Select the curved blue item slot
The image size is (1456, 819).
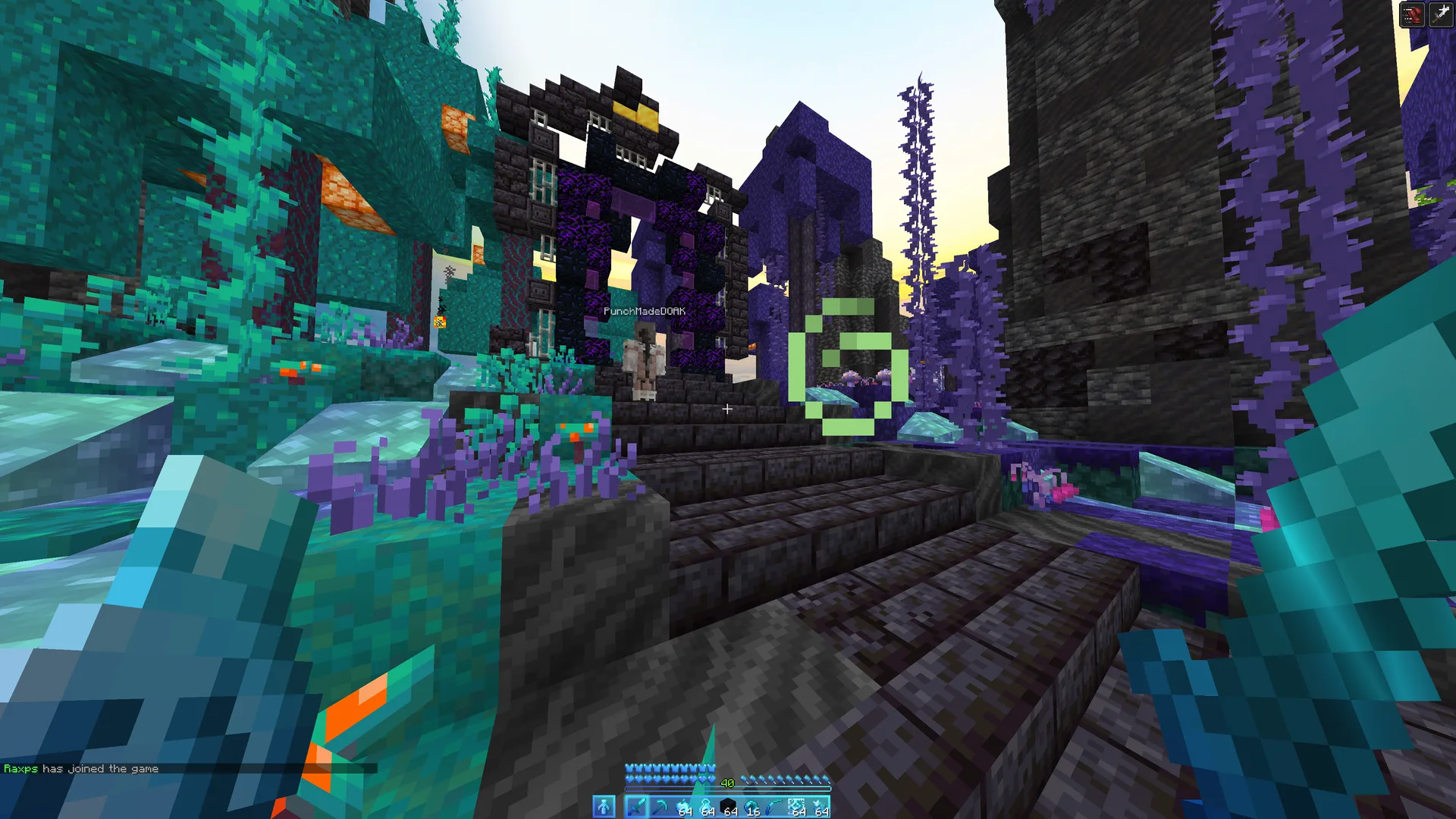pos(774,807)
